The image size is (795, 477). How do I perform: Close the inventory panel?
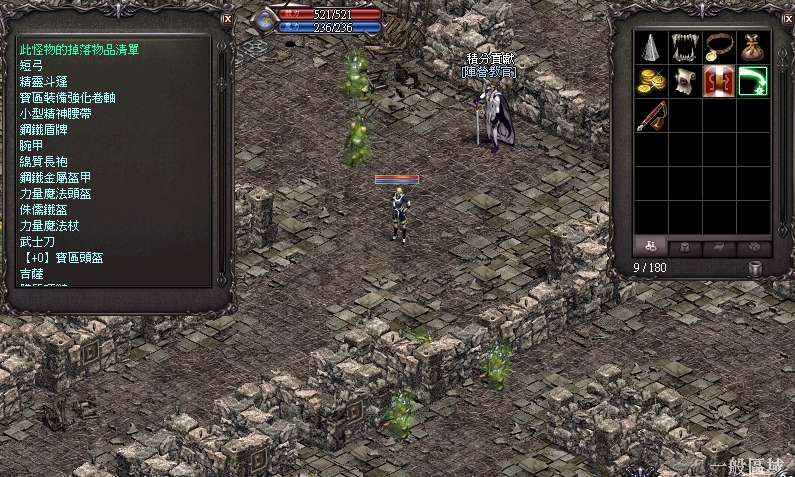pos(786,18)
